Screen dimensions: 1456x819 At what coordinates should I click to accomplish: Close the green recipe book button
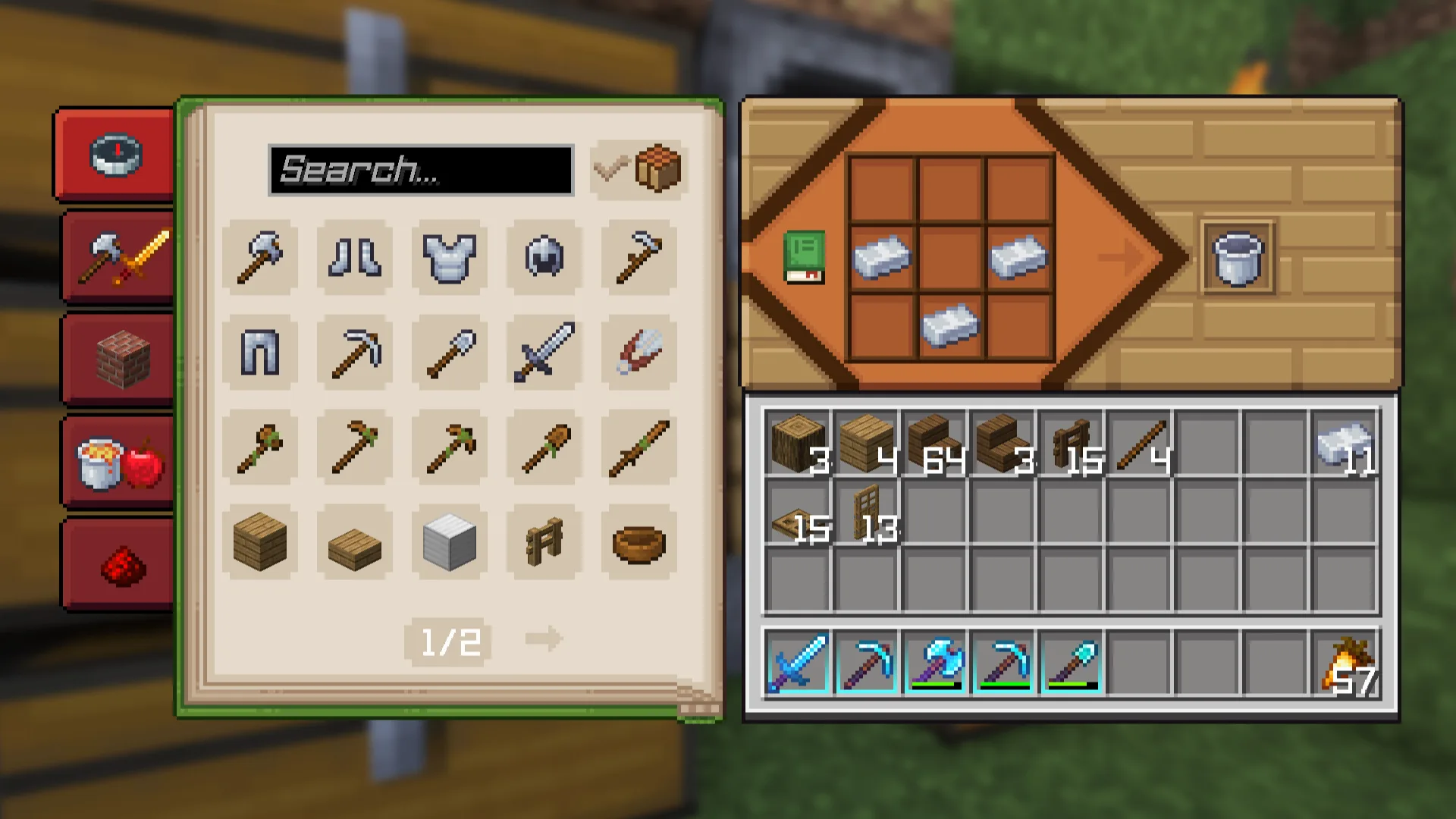[803, 258]
